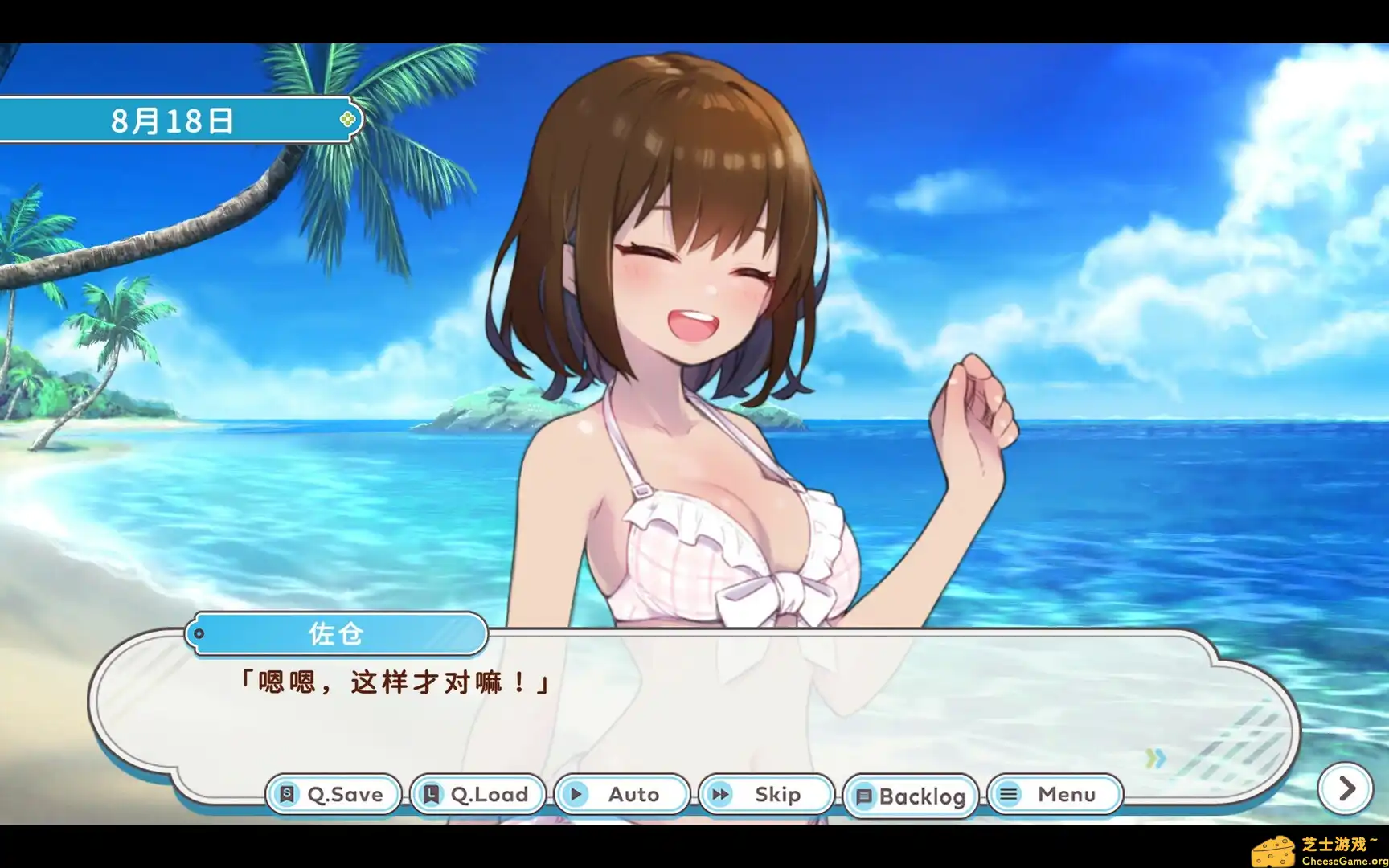Quick save the game with Q.Save
Image resolution: width=1389 pixels, height=868 pixels.
coord(332,794)
